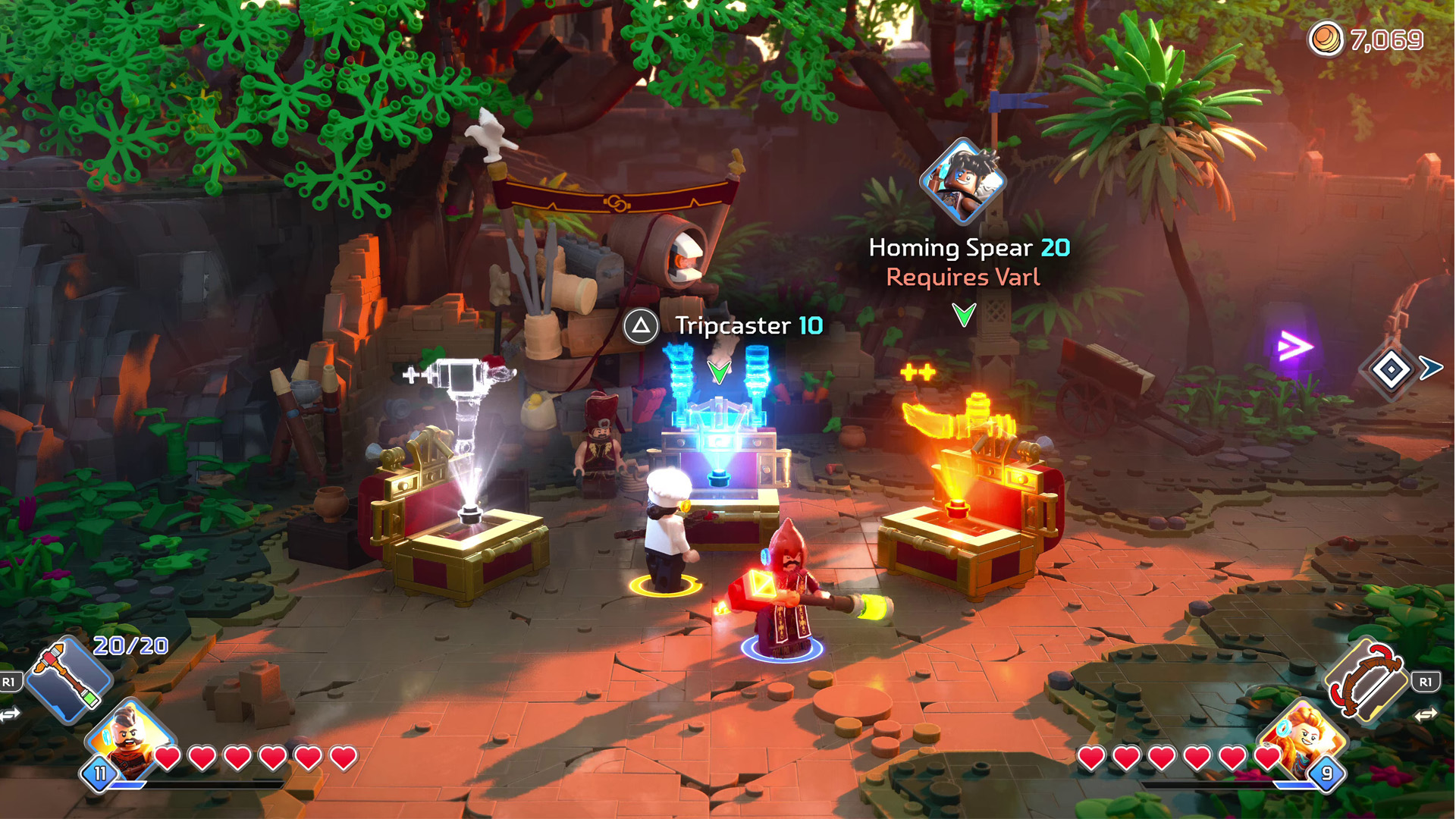Choose the Tripcaster shop item label

pyautogui.click(x=748, y=326)
